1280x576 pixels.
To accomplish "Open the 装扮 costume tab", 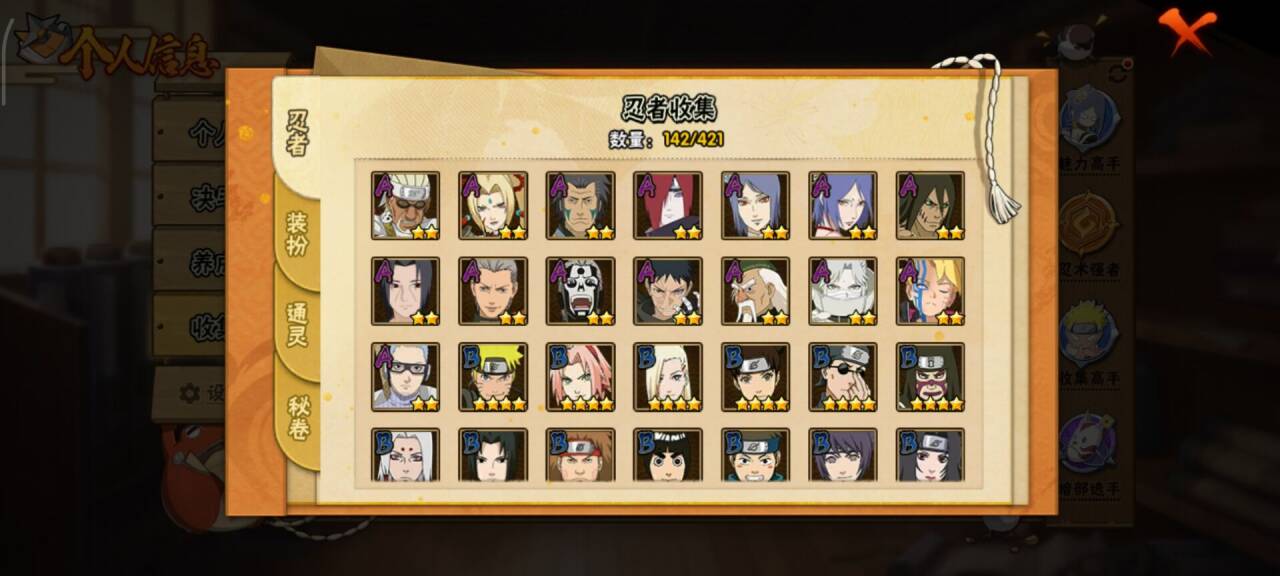I will 298,233.
